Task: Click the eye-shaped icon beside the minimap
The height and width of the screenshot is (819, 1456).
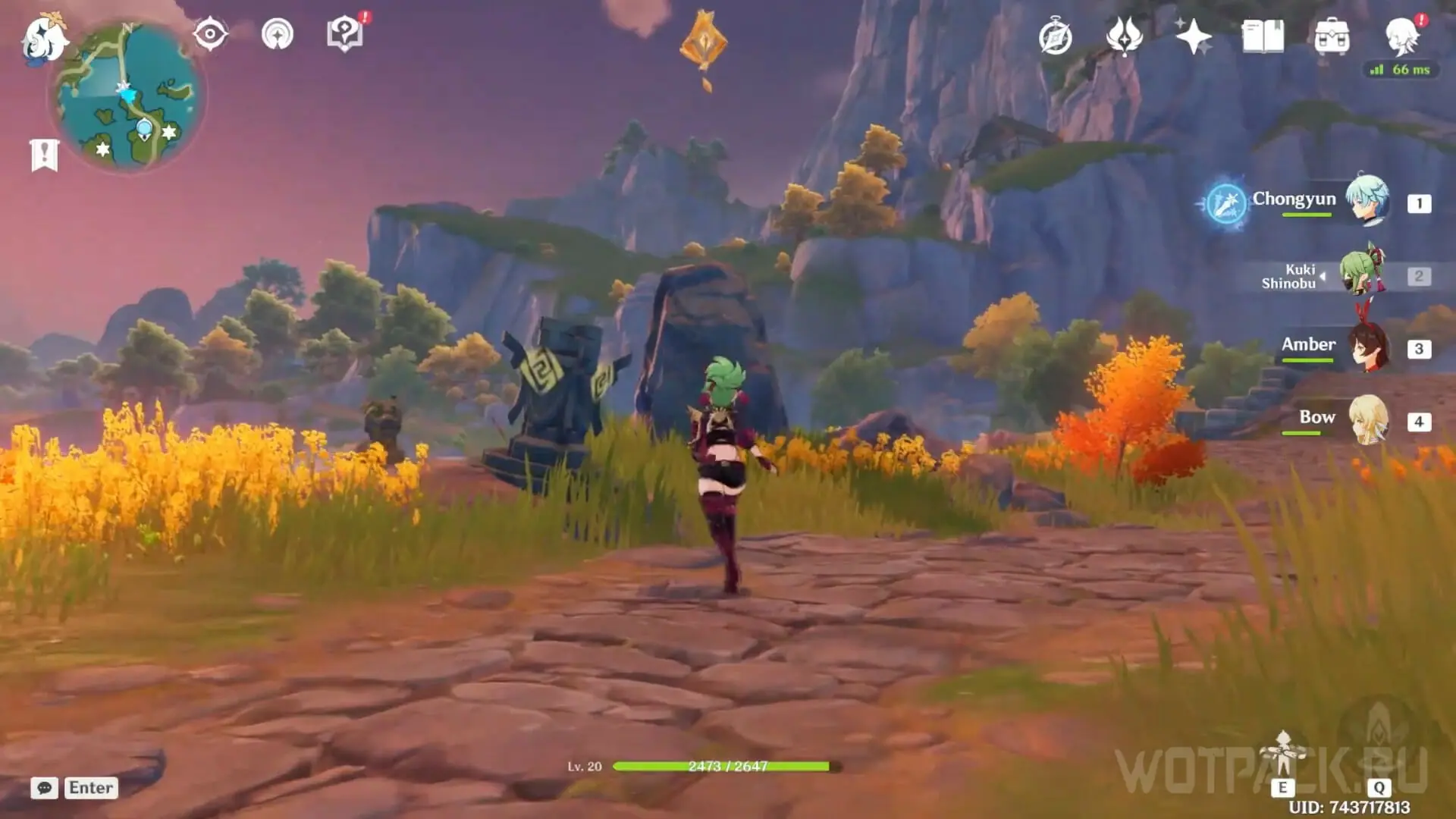Action: click(x=210, y=34)
